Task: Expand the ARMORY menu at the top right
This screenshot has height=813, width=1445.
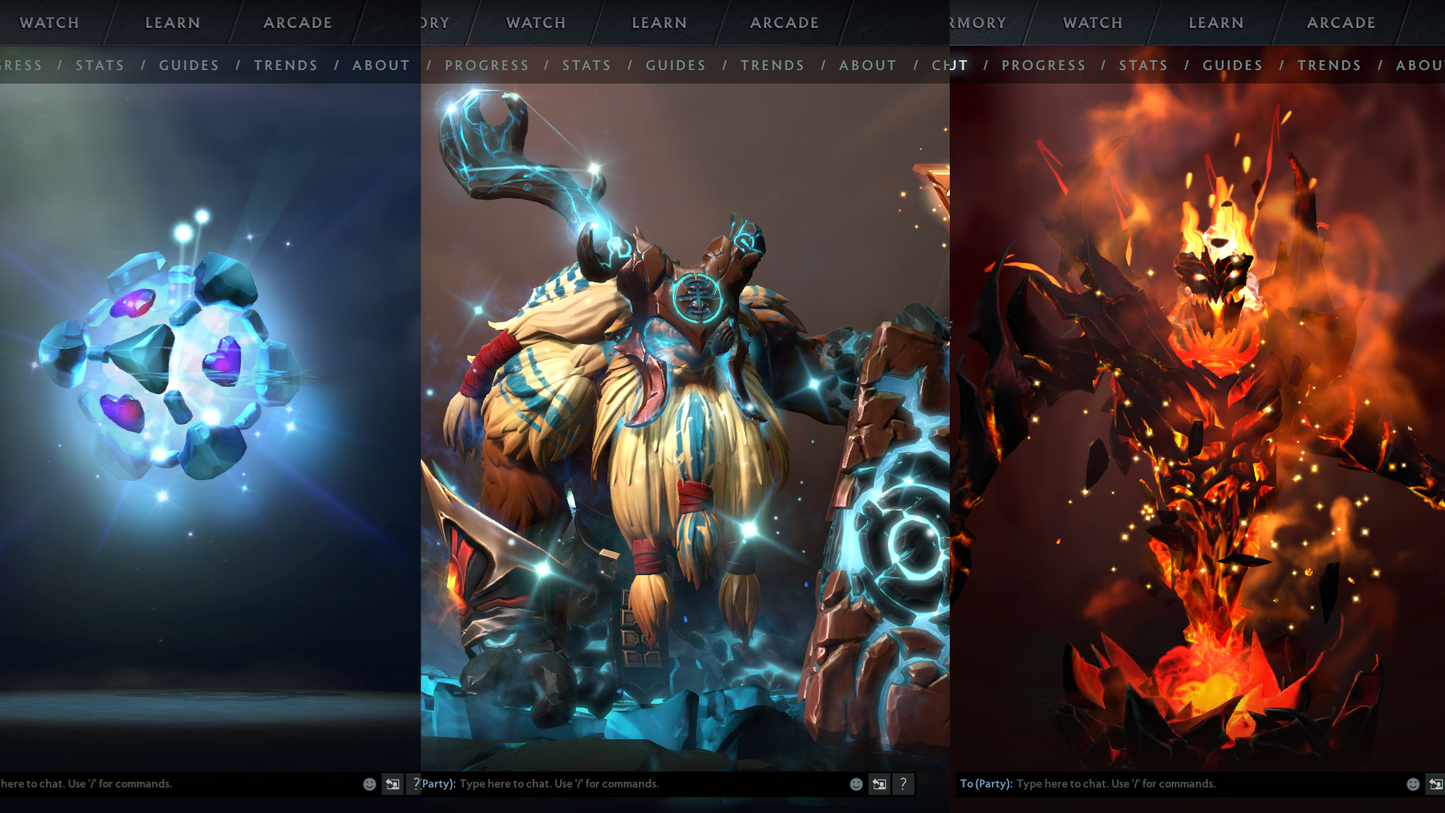Action: (976, 22)
